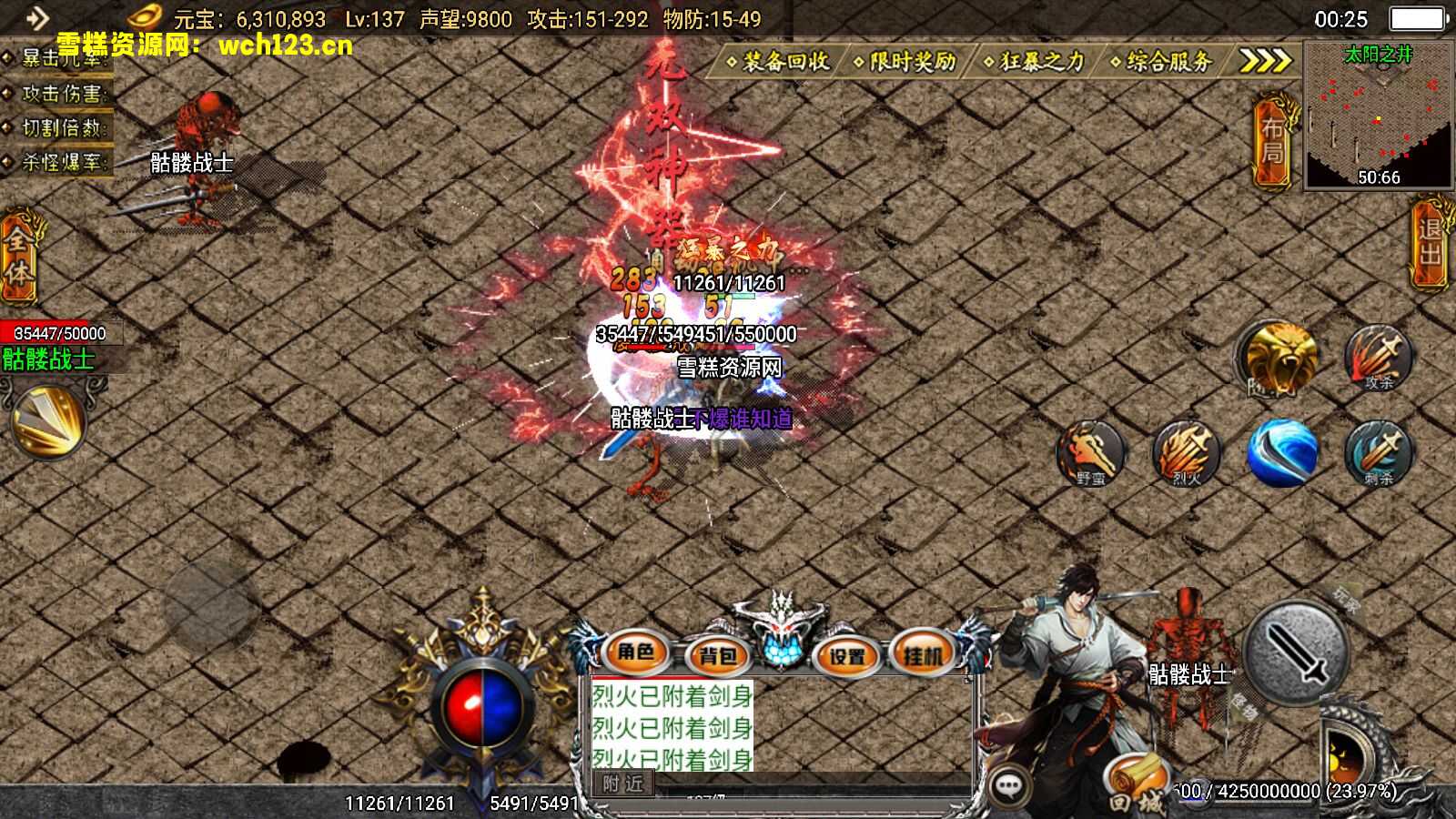Image resolution: width=1456 pixels, height=819 pixels.
Task: Select the 烈火 (Fire Sword) skill icon
Action: [x=1185, y=455]
